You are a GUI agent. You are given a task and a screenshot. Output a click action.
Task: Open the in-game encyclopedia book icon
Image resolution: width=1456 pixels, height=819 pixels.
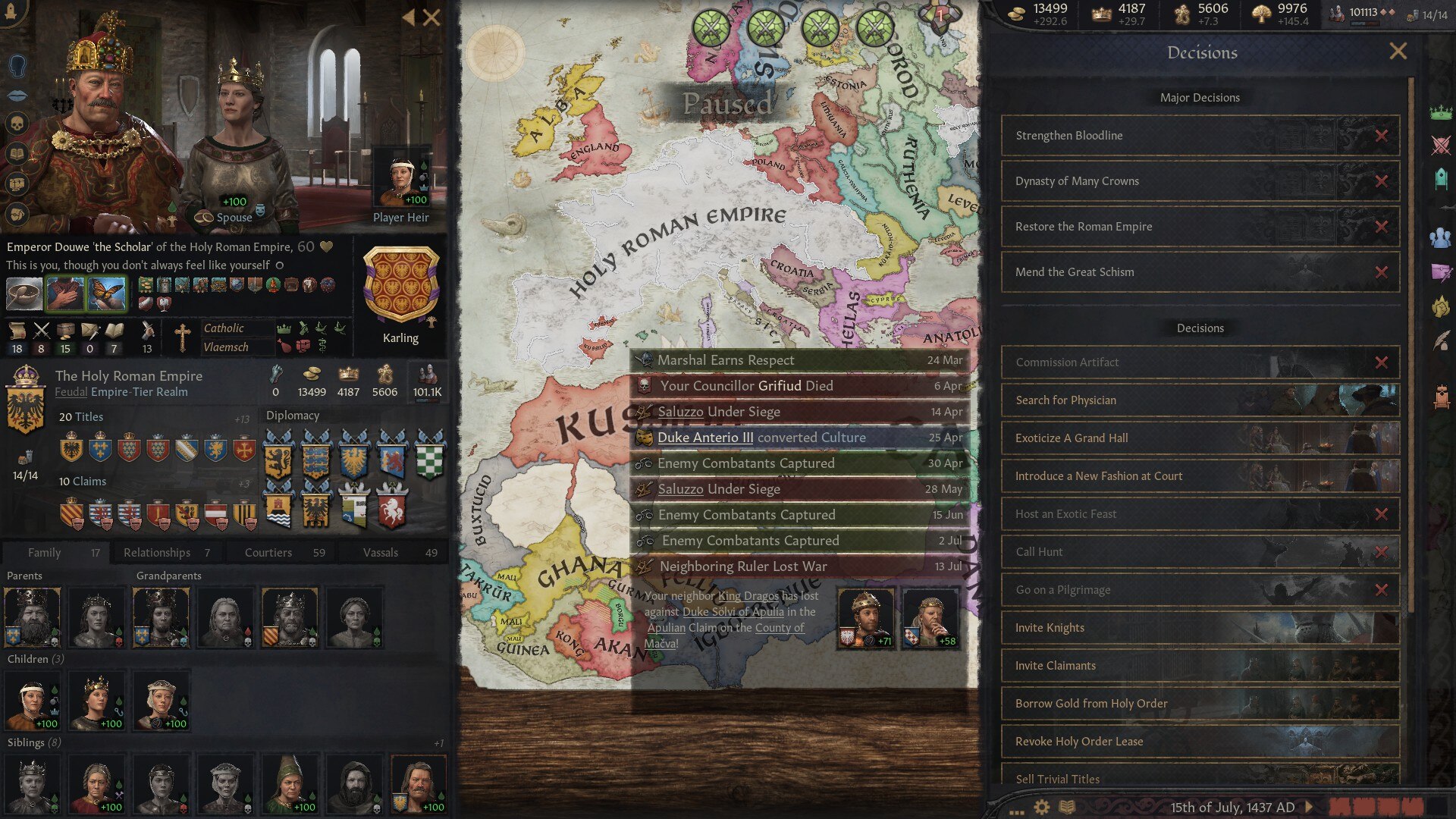coord(1066,806)
